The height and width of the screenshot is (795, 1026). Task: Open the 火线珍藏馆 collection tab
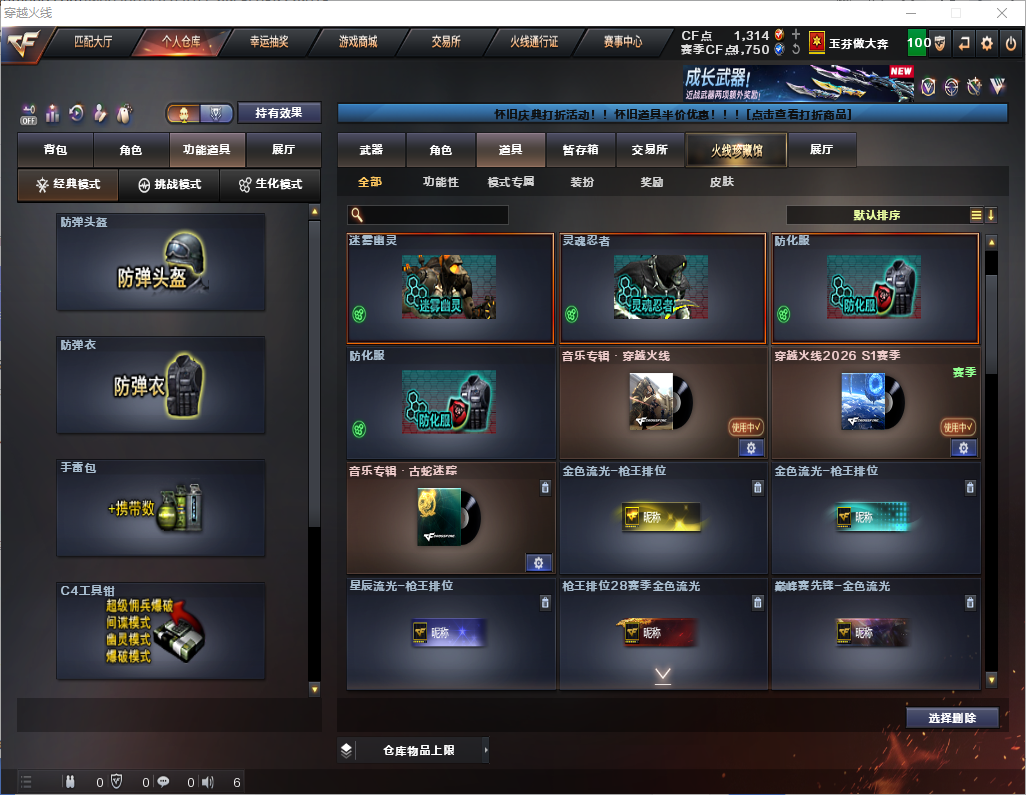point(736,150)
